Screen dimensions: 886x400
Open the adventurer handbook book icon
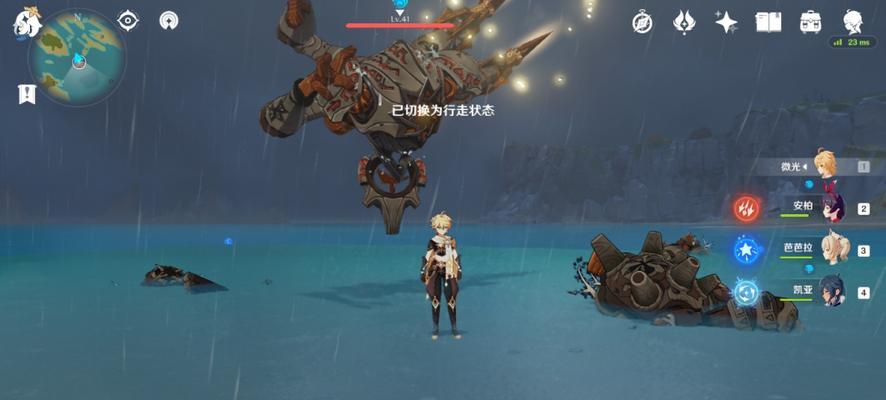tap(768, 22)
